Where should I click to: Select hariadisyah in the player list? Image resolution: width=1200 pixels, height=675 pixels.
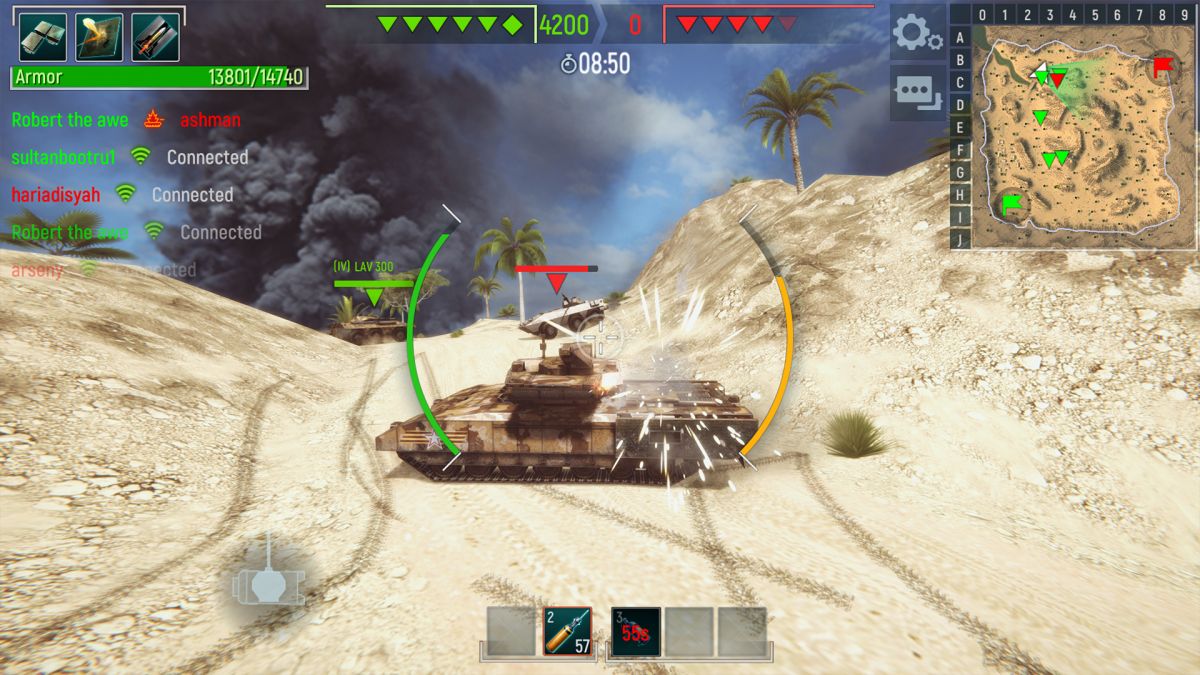(56, 195)
